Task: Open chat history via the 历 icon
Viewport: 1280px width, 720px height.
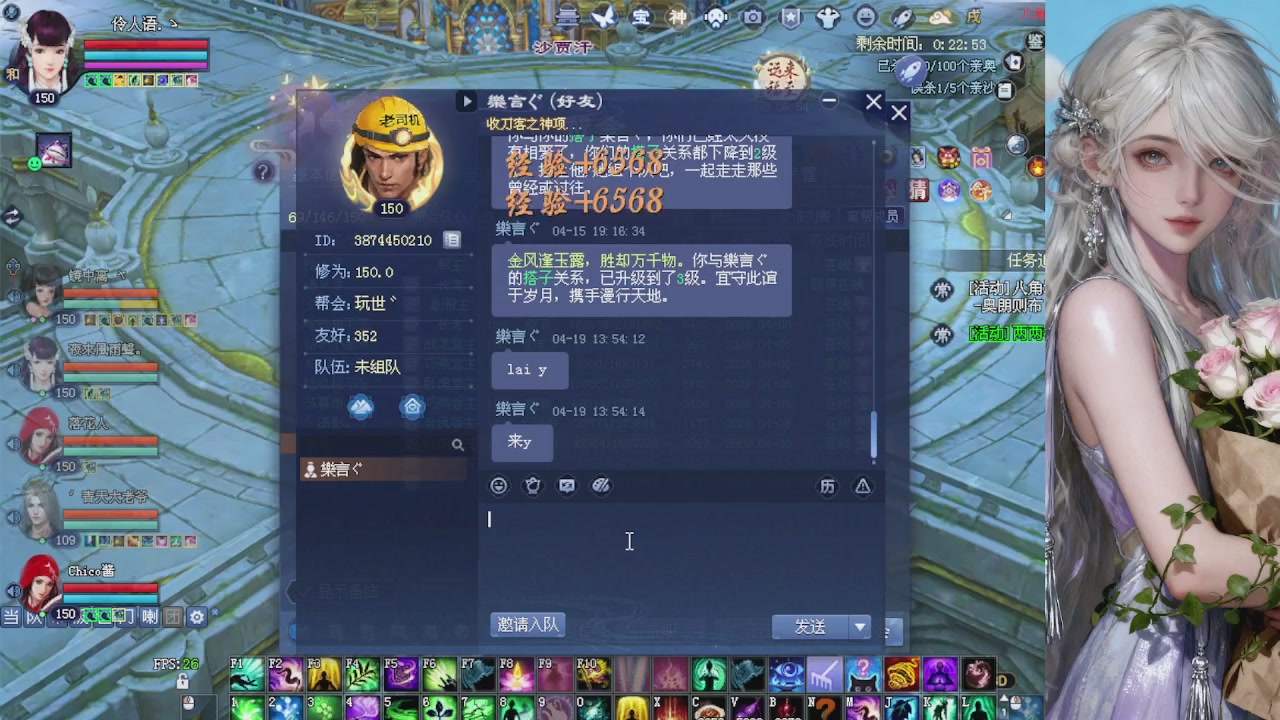Action: (x=827, y=486)
